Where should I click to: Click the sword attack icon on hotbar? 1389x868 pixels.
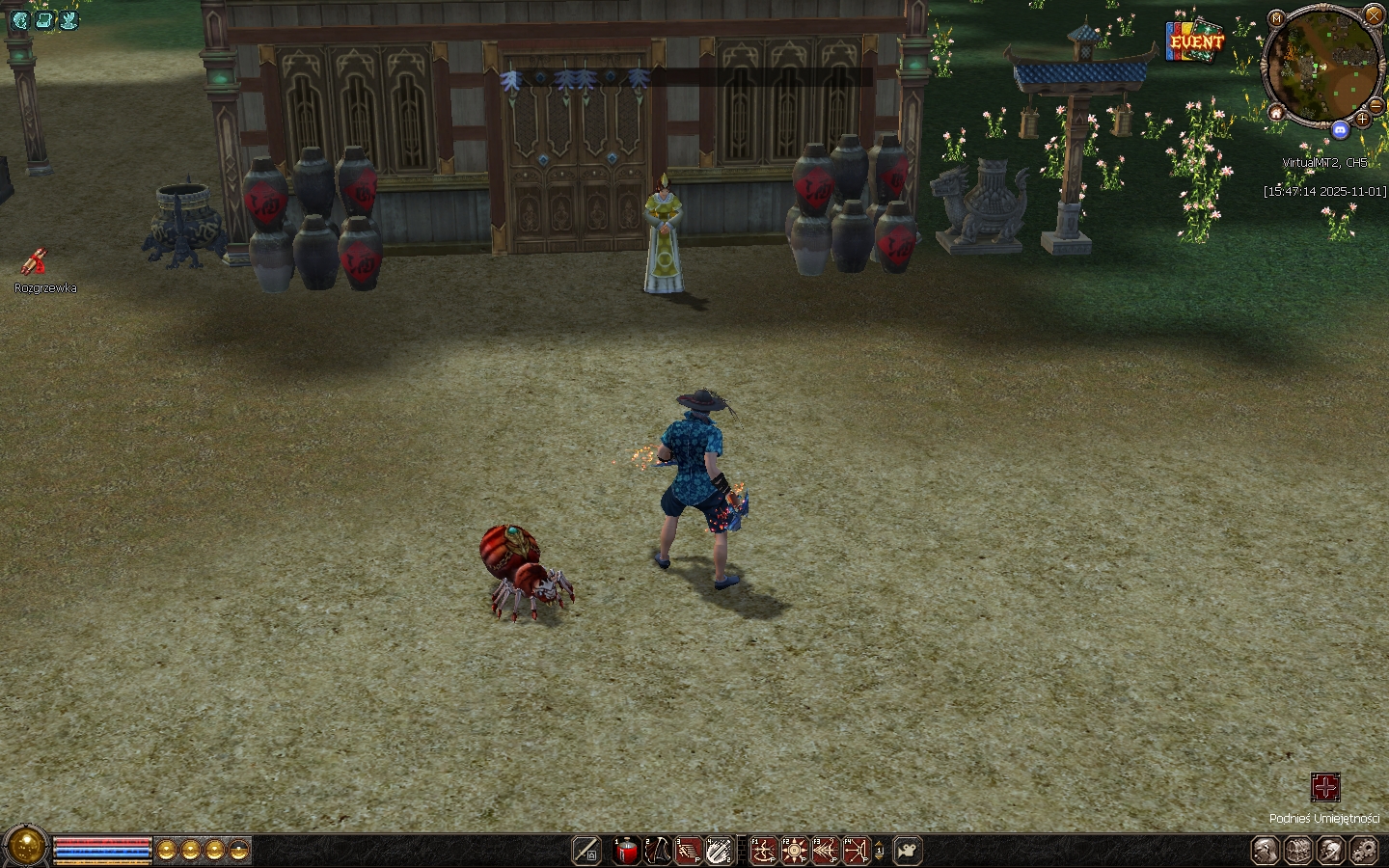(586, 851)
